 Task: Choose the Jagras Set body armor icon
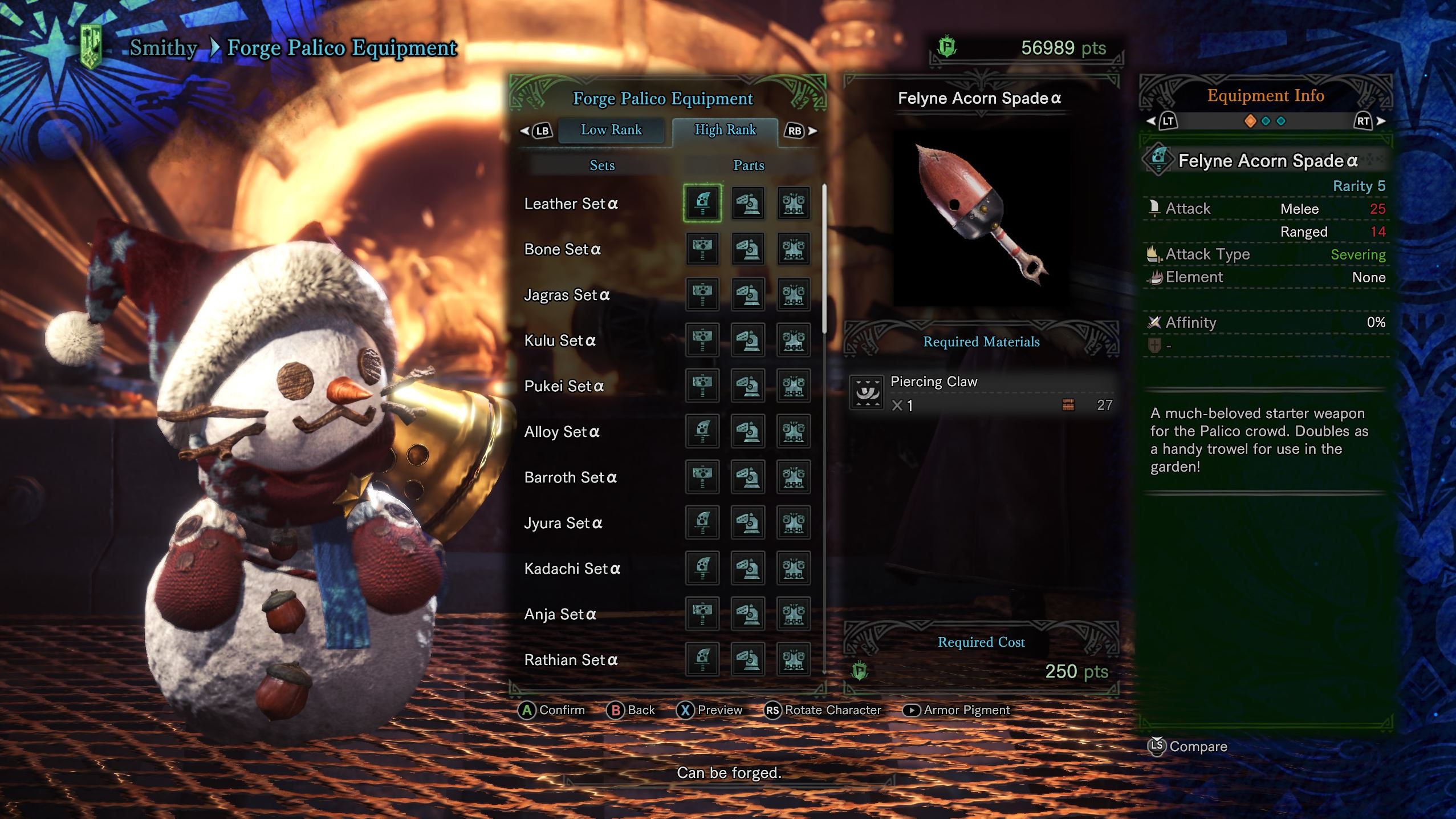coord(794,294)
